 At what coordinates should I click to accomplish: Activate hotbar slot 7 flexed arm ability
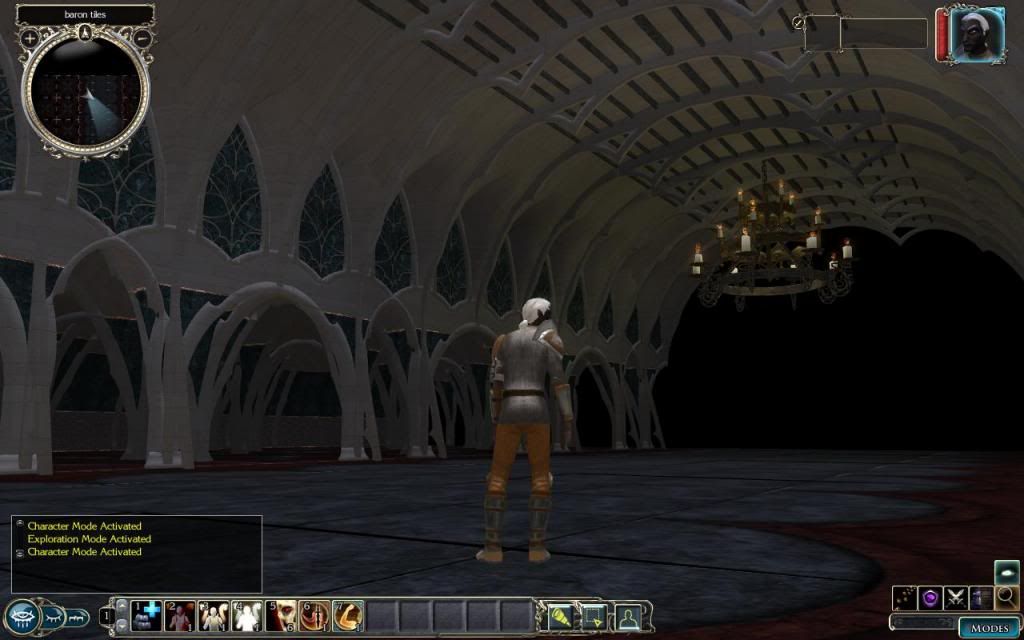[349, 617]
